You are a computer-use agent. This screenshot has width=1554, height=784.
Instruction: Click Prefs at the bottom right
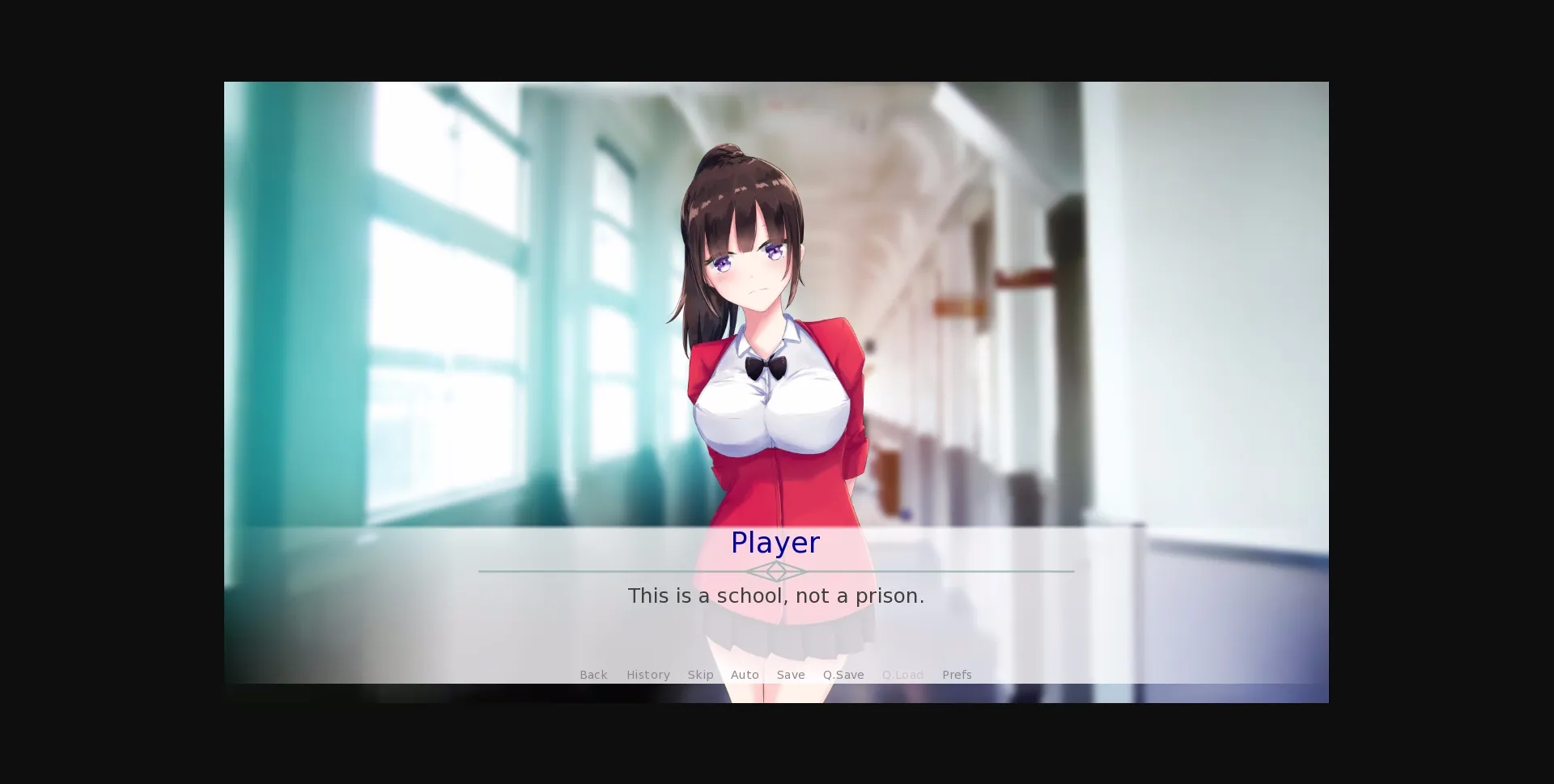(957, 675)
